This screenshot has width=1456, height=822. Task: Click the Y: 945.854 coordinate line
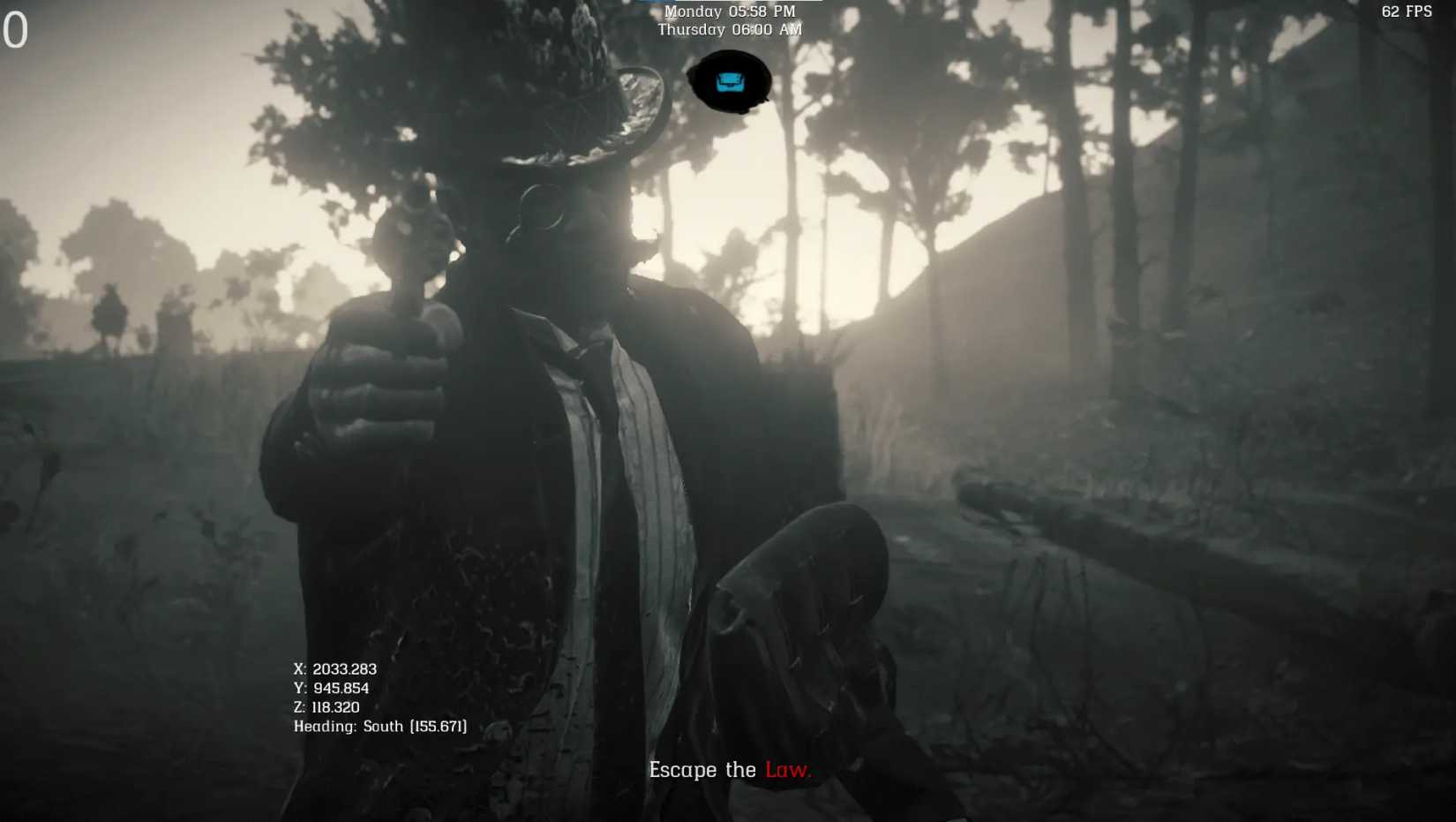click(332, 688)
